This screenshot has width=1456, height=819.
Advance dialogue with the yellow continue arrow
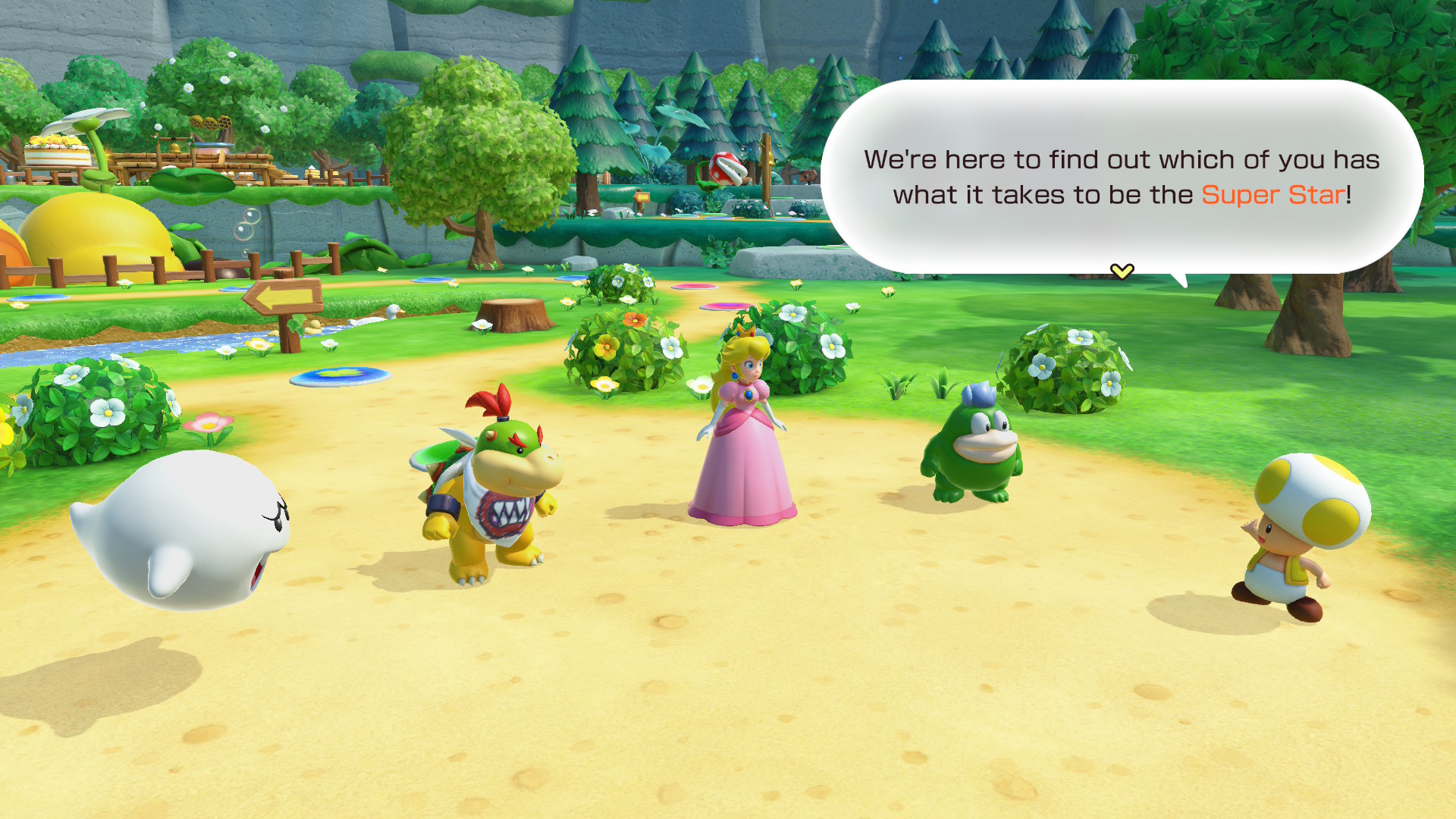[x=1122, y=271]
